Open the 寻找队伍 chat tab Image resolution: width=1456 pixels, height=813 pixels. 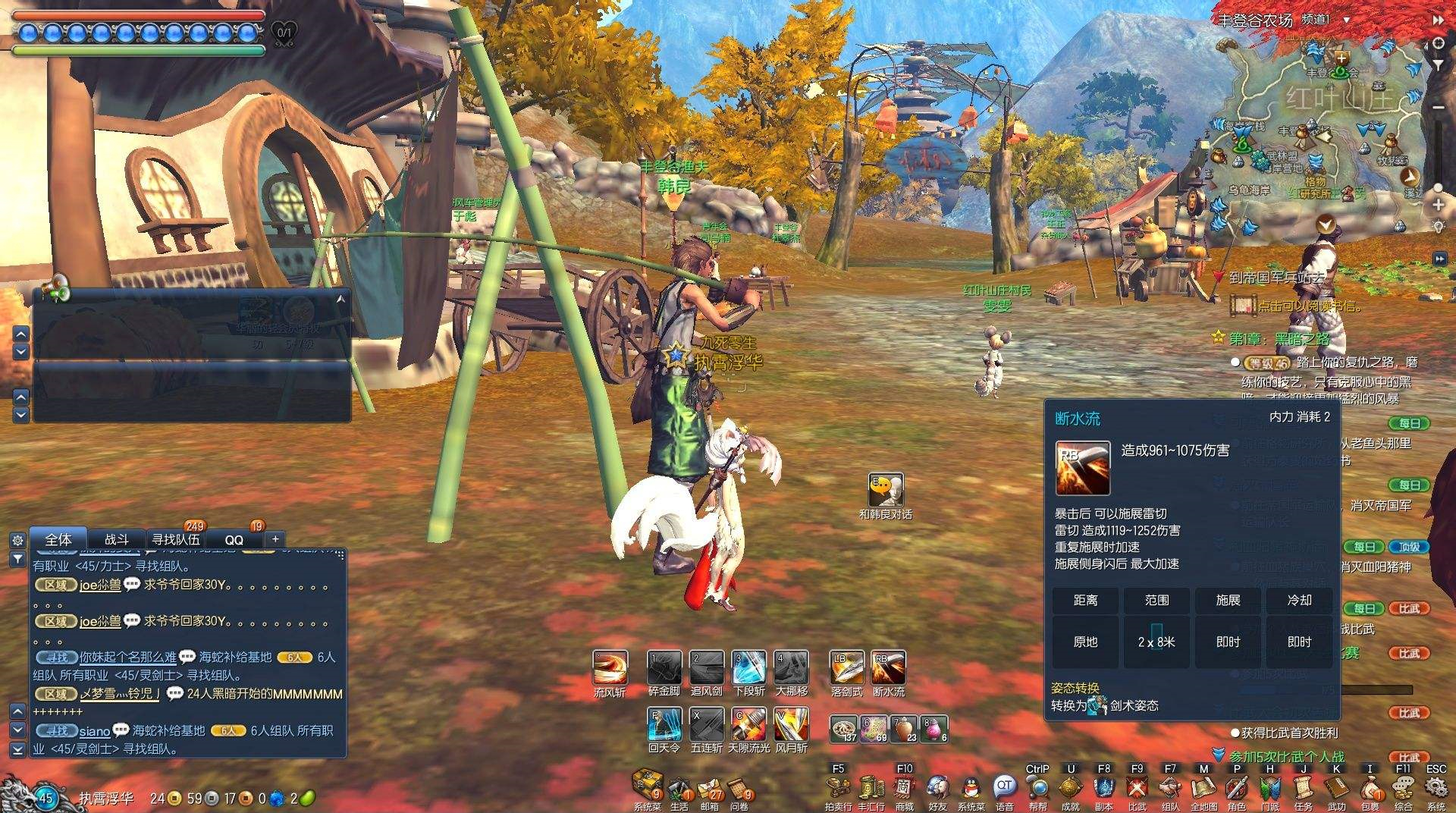tap(176, 539)
